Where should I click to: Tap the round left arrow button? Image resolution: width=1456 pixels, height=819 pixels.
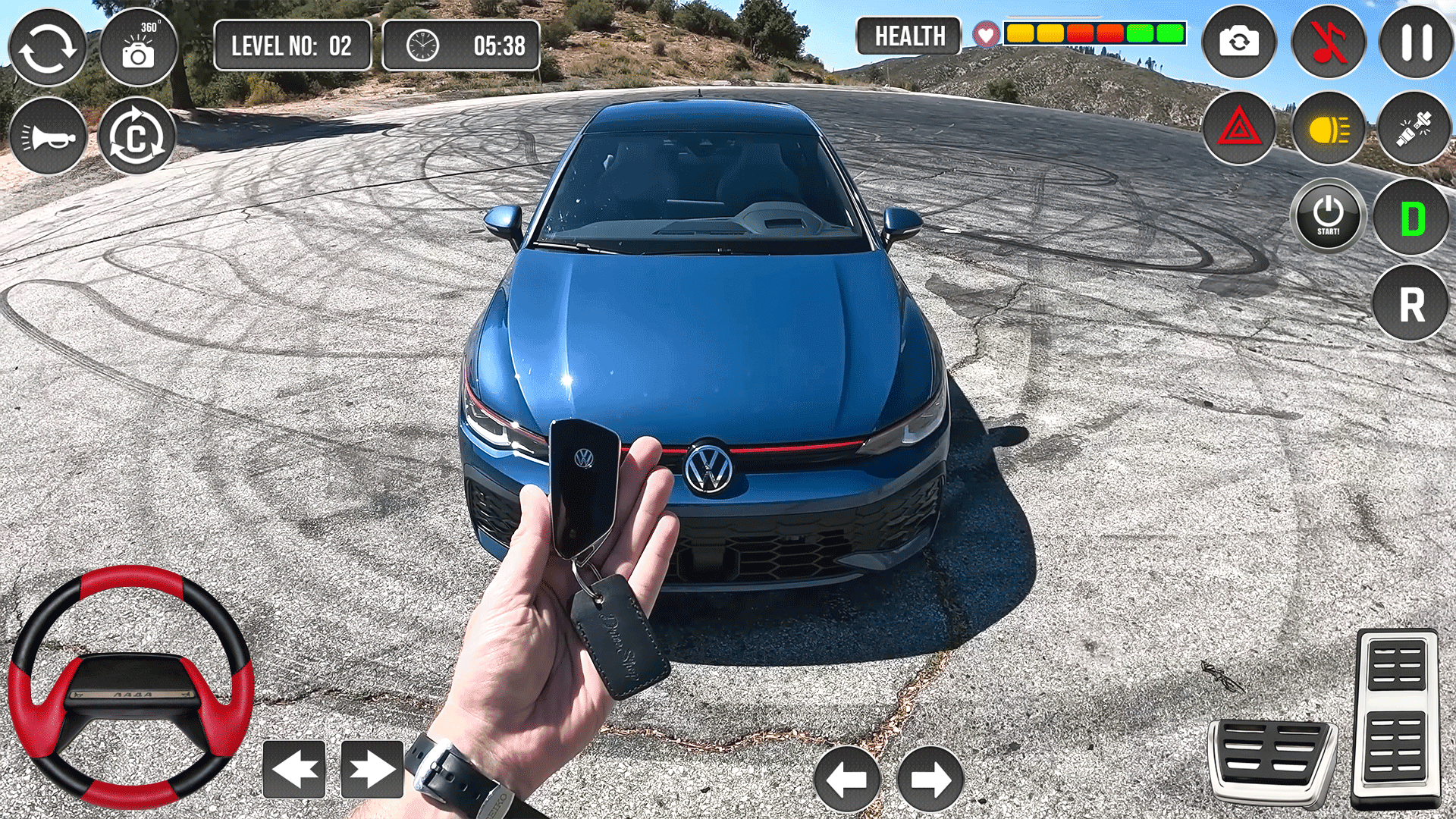[847, 779]
